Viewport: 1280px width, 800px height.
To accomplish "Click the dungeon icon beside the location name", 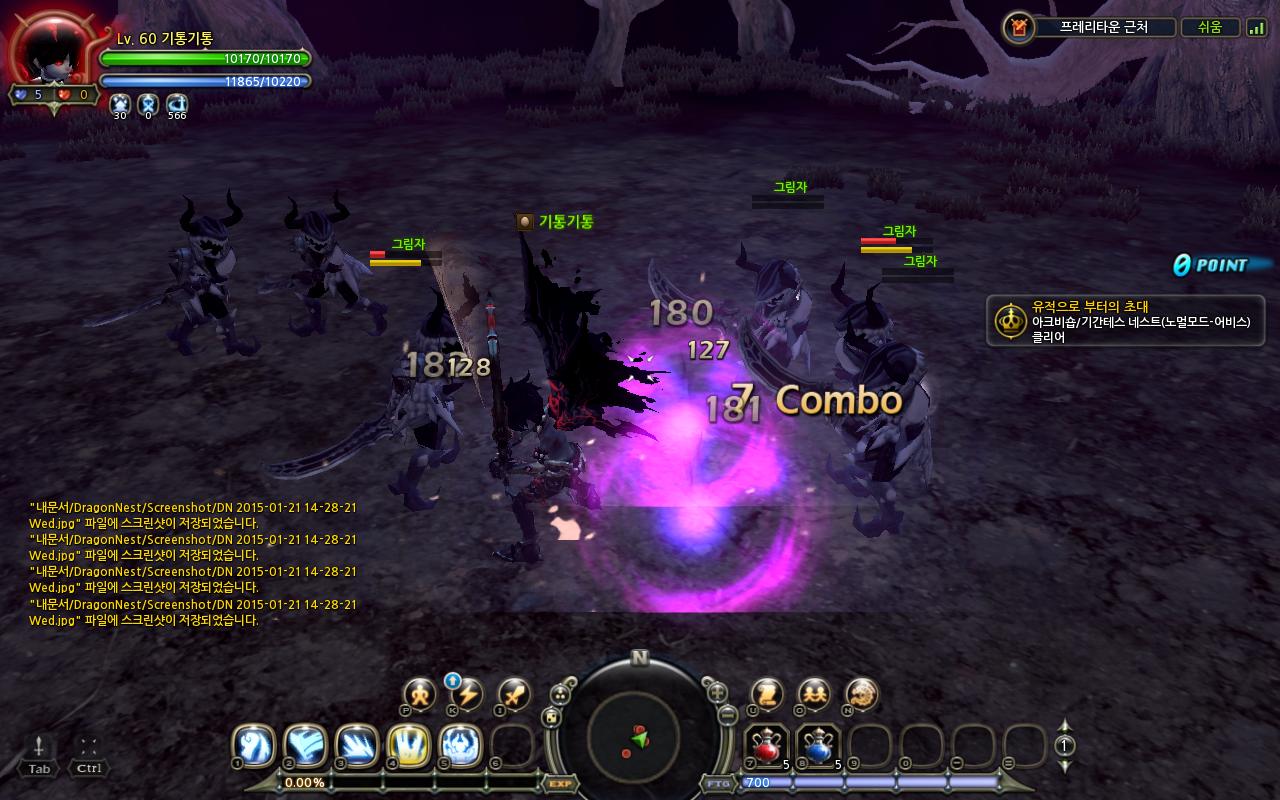I will [1018, 27].
